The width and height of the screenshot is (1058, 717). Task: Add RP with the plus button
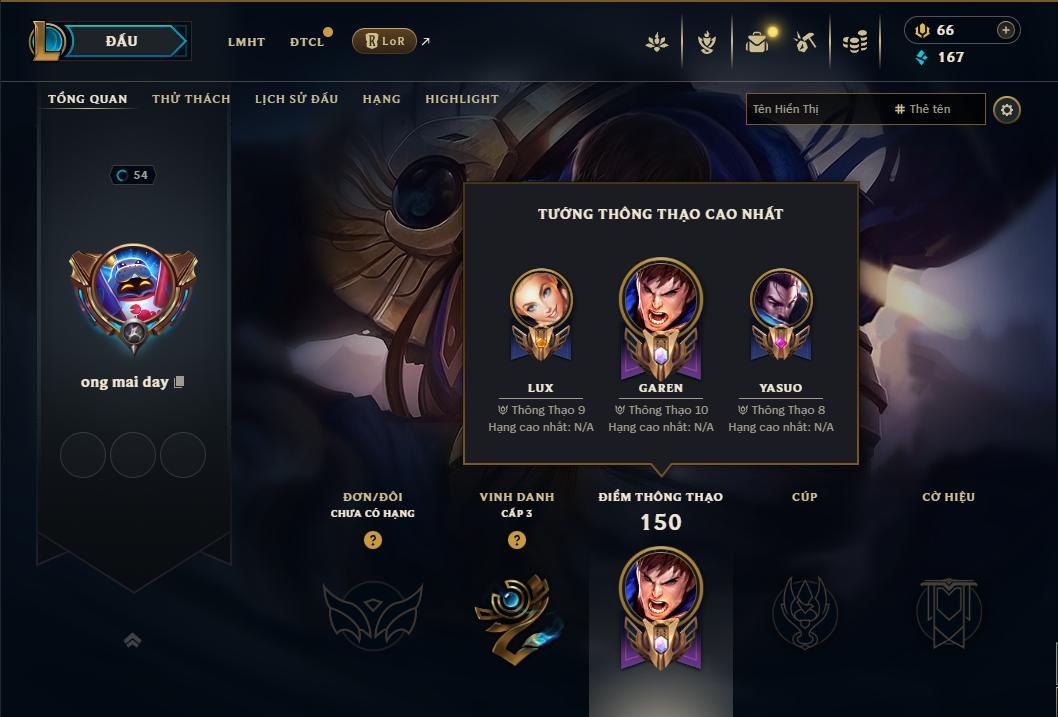pos(1005,31)
